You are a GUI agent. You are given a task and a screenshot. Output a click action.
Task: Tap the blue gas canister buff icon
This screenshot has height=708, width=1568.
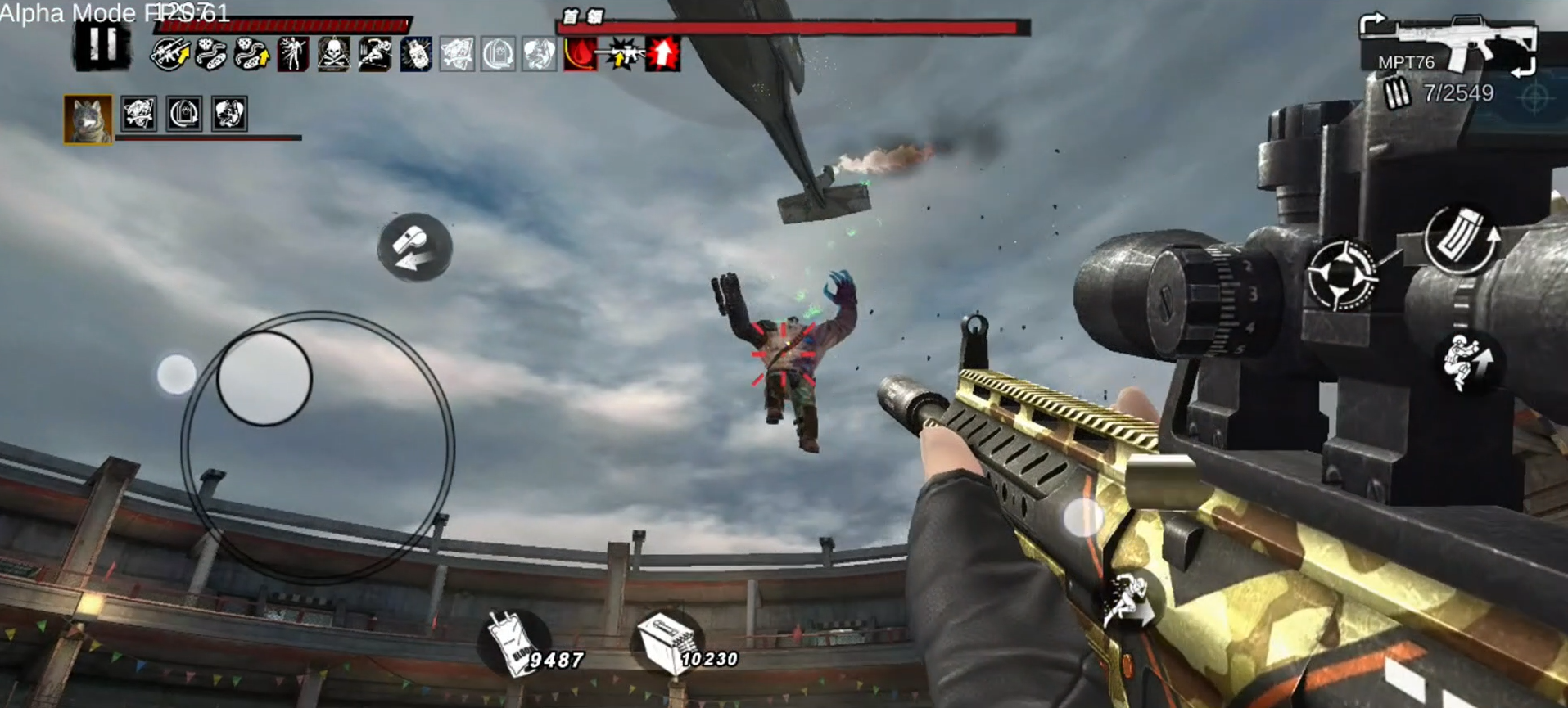tap(415, 55)
